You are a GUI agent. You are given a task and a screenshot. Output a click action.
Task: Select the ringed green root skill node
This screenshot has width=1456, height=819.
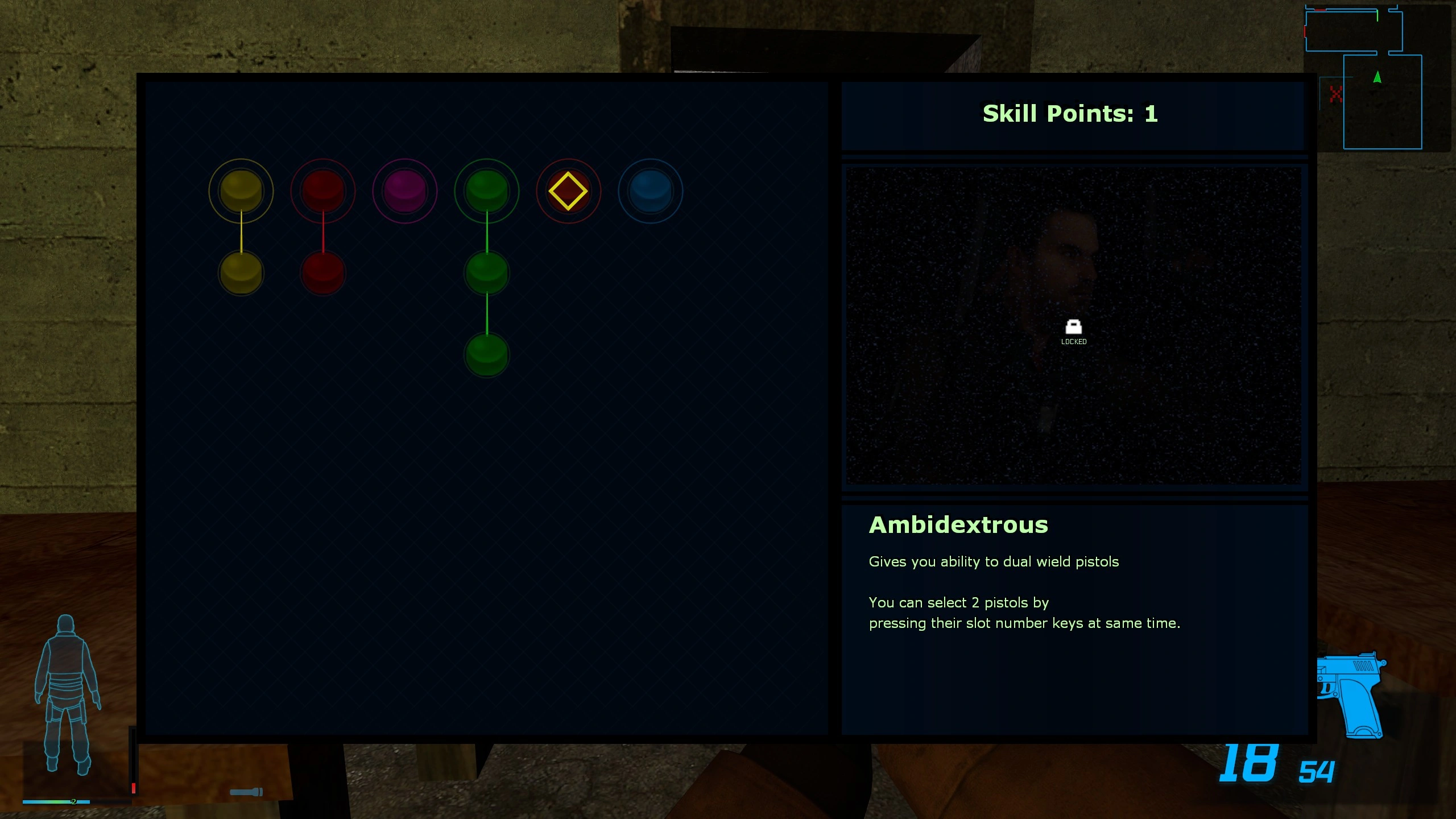point(486,191)
